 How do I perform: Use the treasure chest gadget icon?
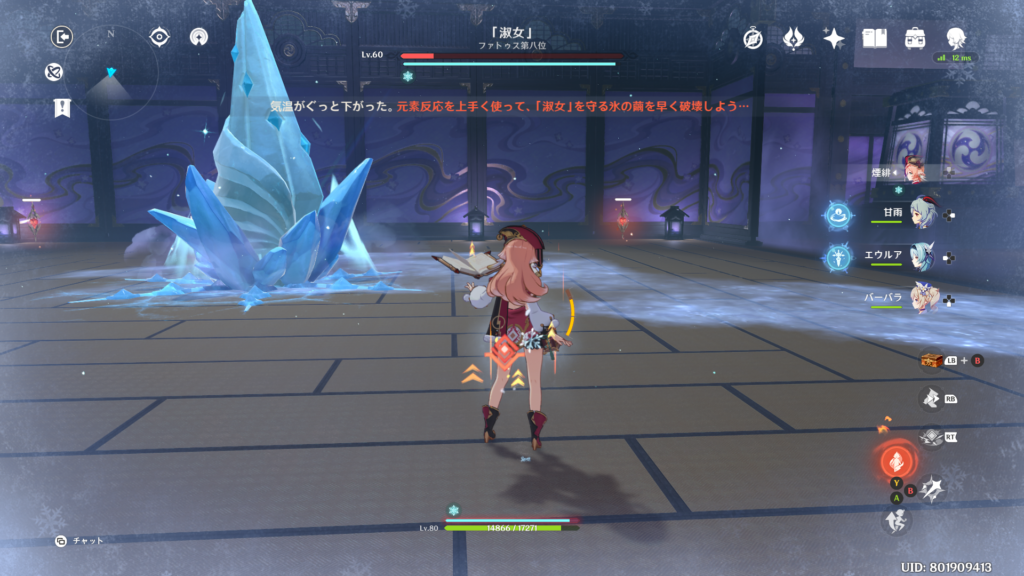click(x=932, y=360)
